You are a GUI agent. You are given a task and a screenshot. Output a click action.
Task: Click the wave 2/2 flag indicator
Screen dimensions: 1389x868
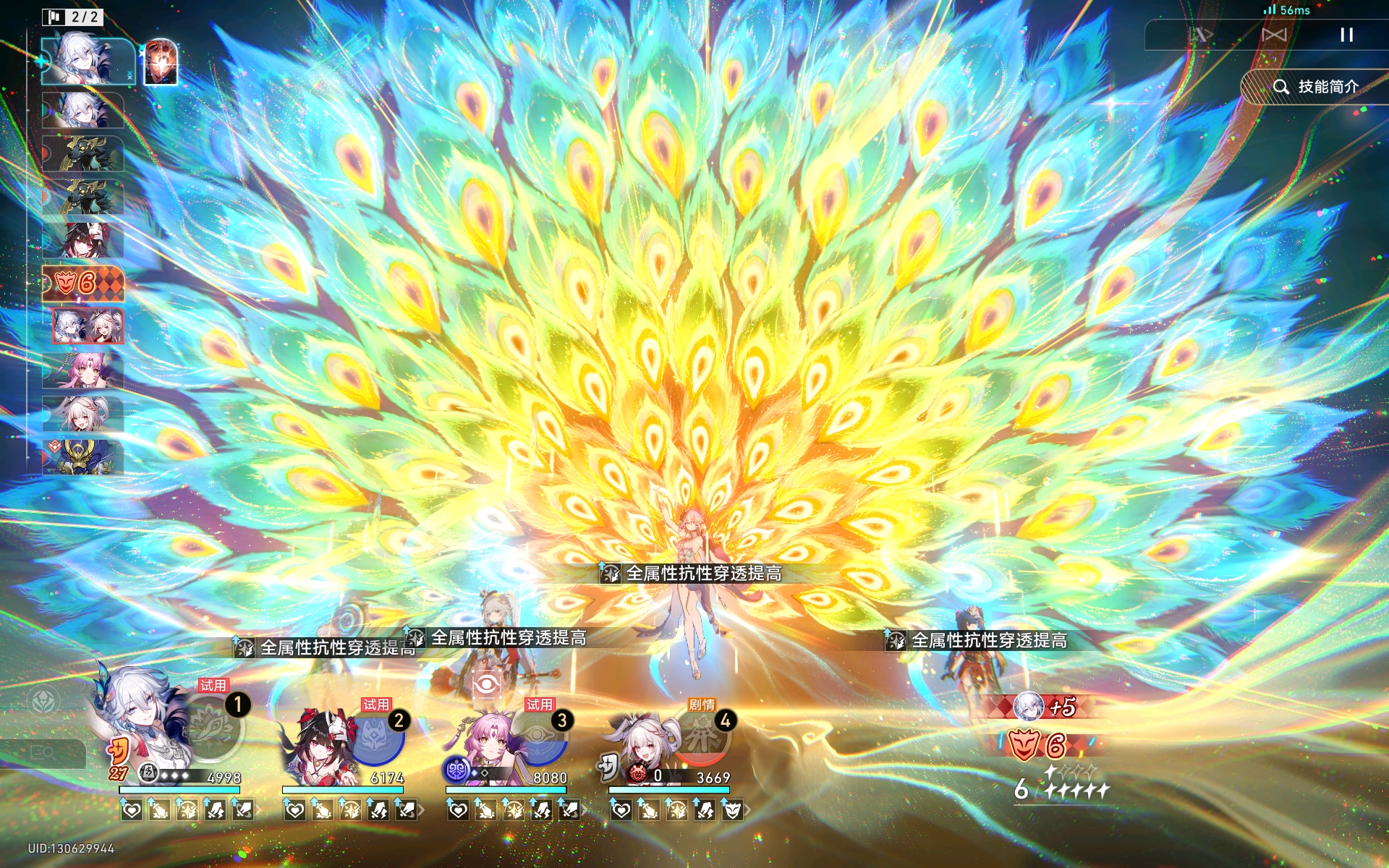point(73,17)
